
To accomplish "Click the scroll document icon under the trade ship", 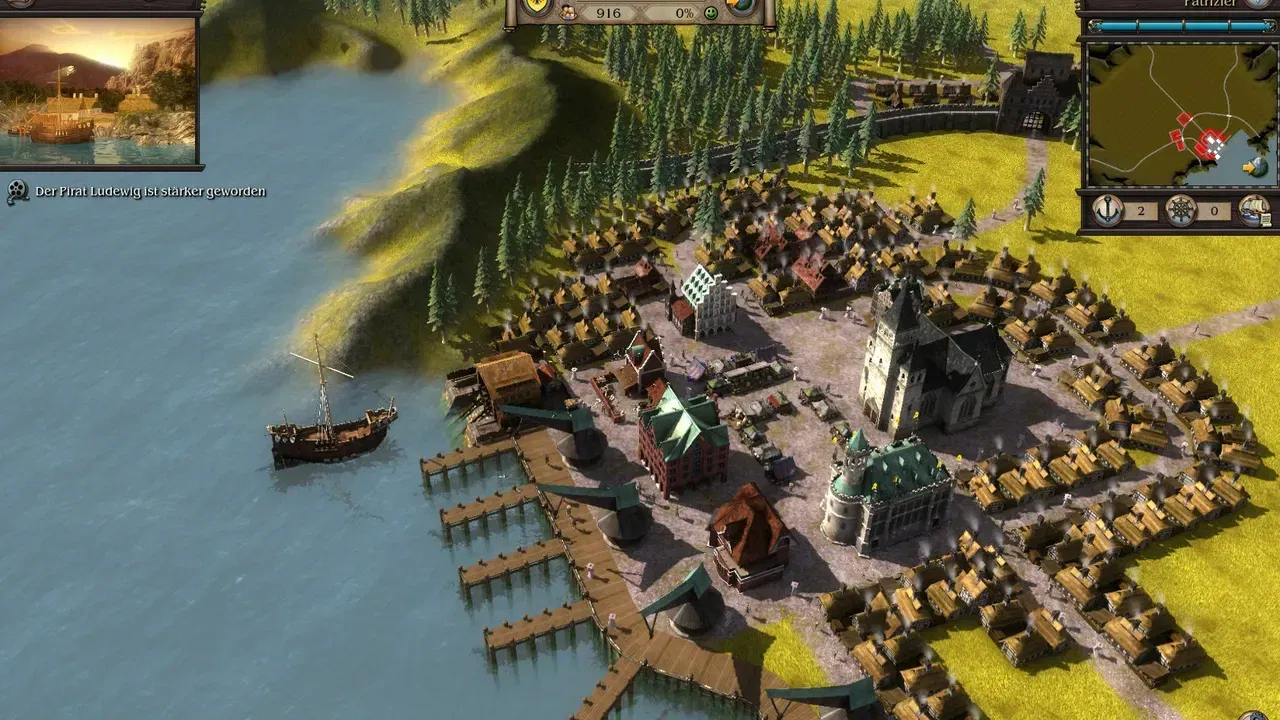I will (1265, 219).
